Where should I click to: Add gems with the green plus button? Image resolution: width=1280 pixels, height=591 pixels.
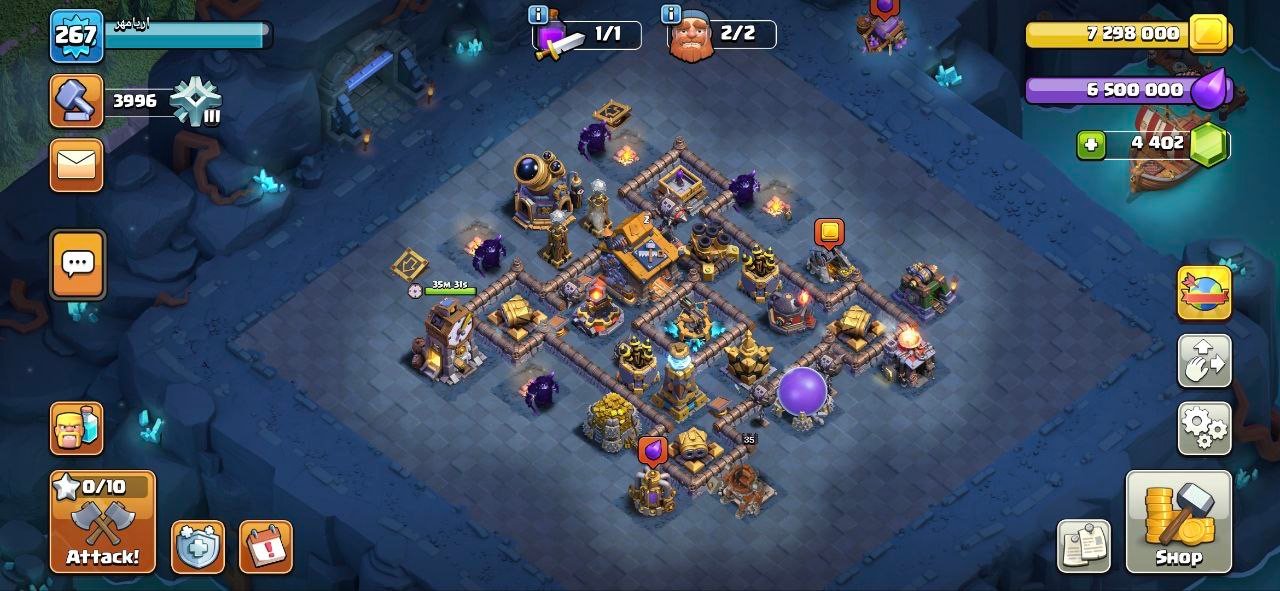click(x=1091, y=145)
